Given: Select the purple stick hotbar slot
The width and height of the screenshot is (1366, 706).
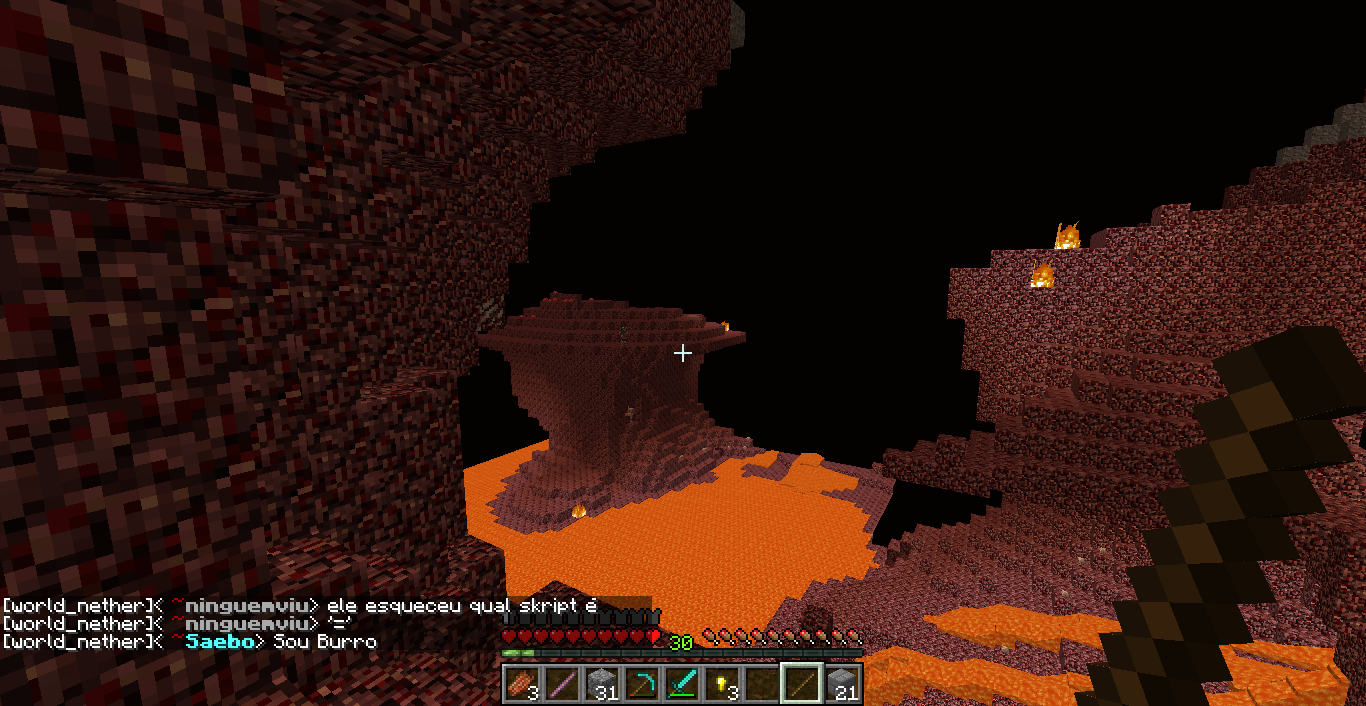Looking at the screenshot, I should [x=562, y=684].
